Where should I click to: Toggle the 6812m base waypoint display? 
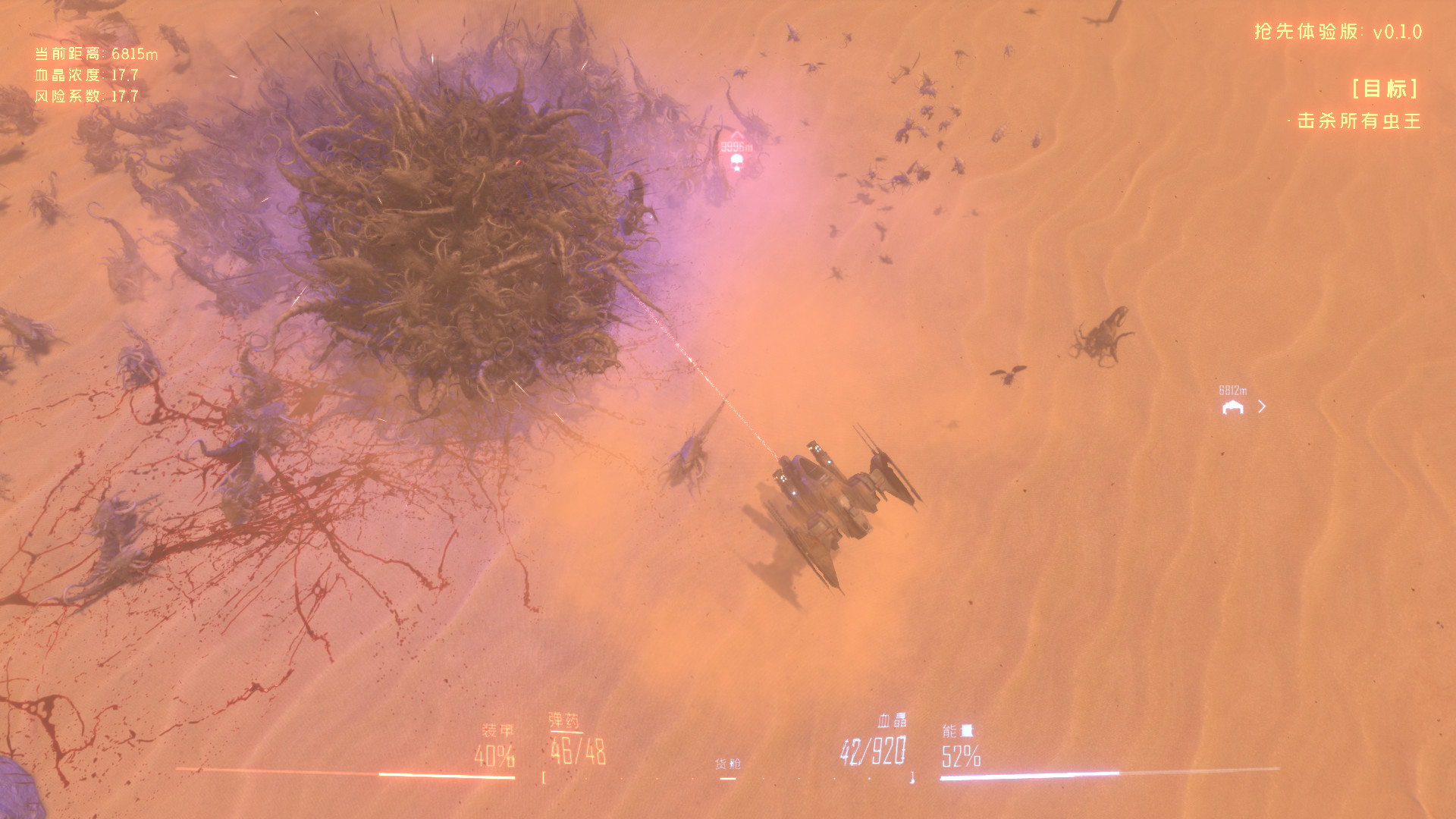(1234, 391)
